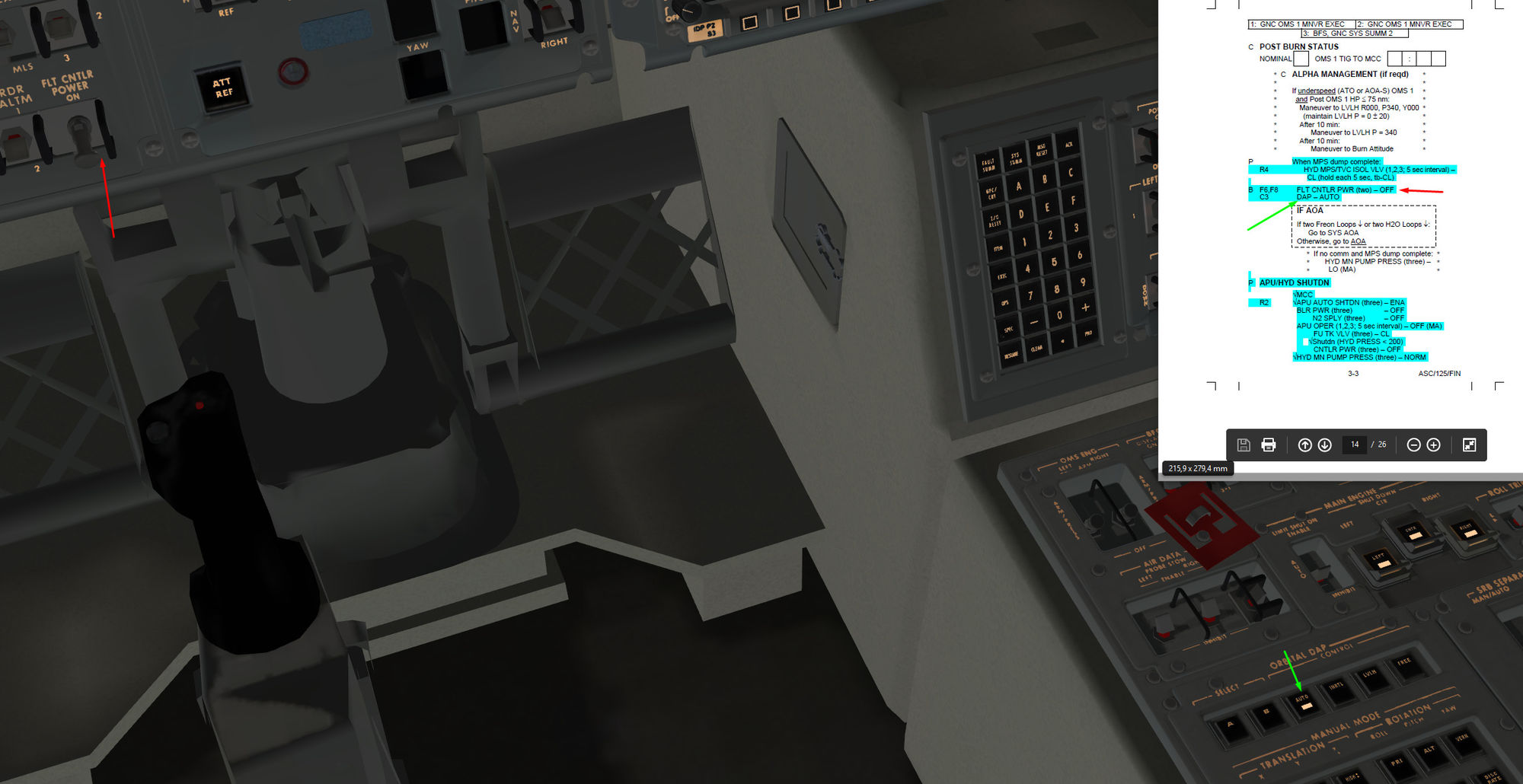Viewport: 1523px width, 784px height.
Task: Go to the next PDF page with the down arrow
Action: (1325, 445)
